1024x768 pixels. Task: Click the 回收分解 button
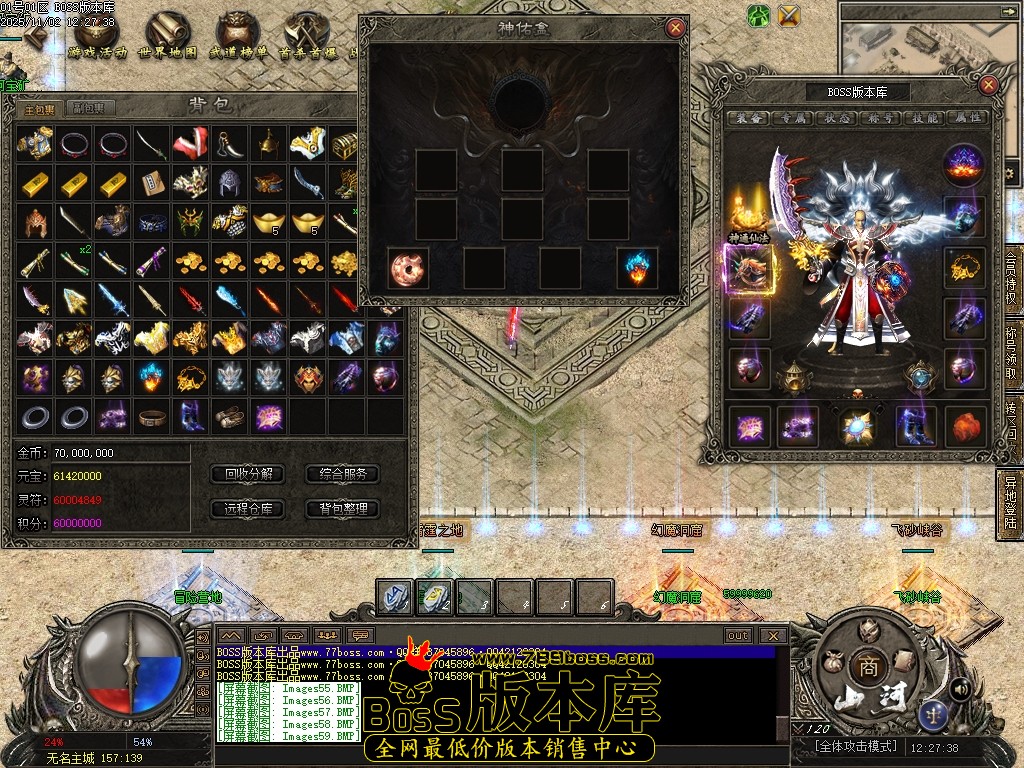coord(249,474)
